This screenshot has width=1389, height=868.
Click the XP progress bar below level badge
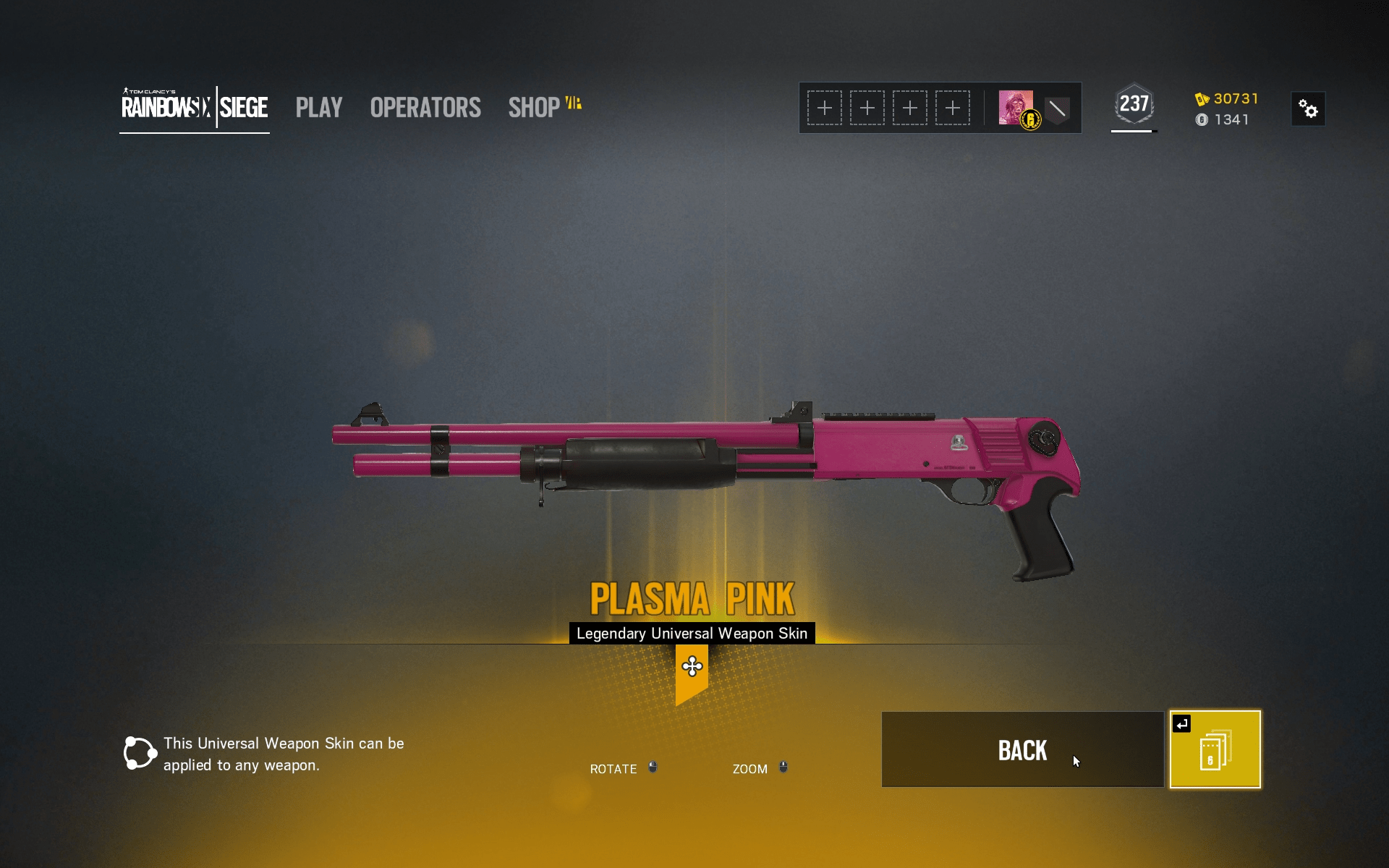(1133, 132)
